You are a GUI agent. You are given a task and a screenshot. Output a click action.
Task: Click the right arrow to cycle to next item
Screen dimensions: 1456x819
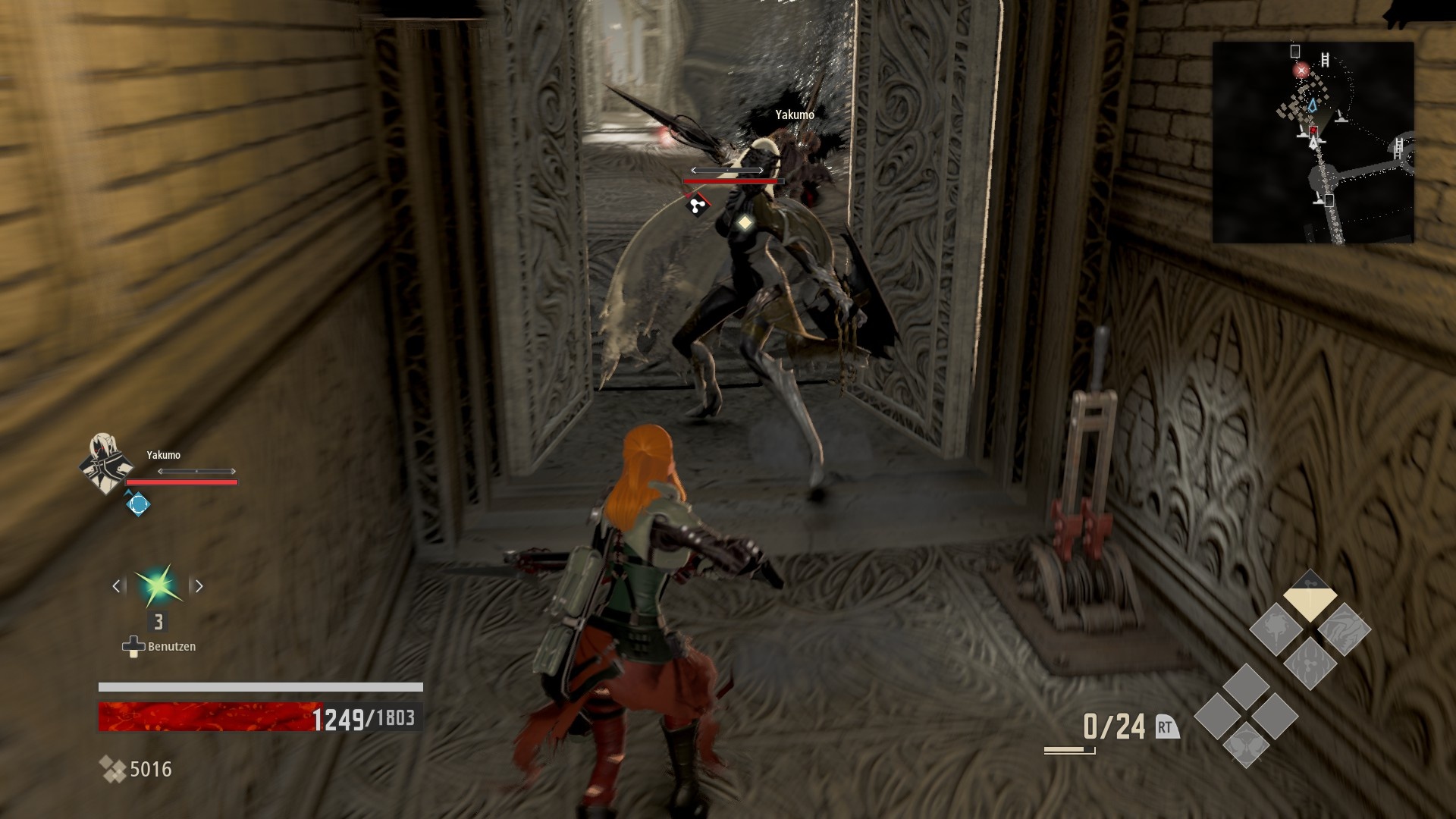point(199,585)
